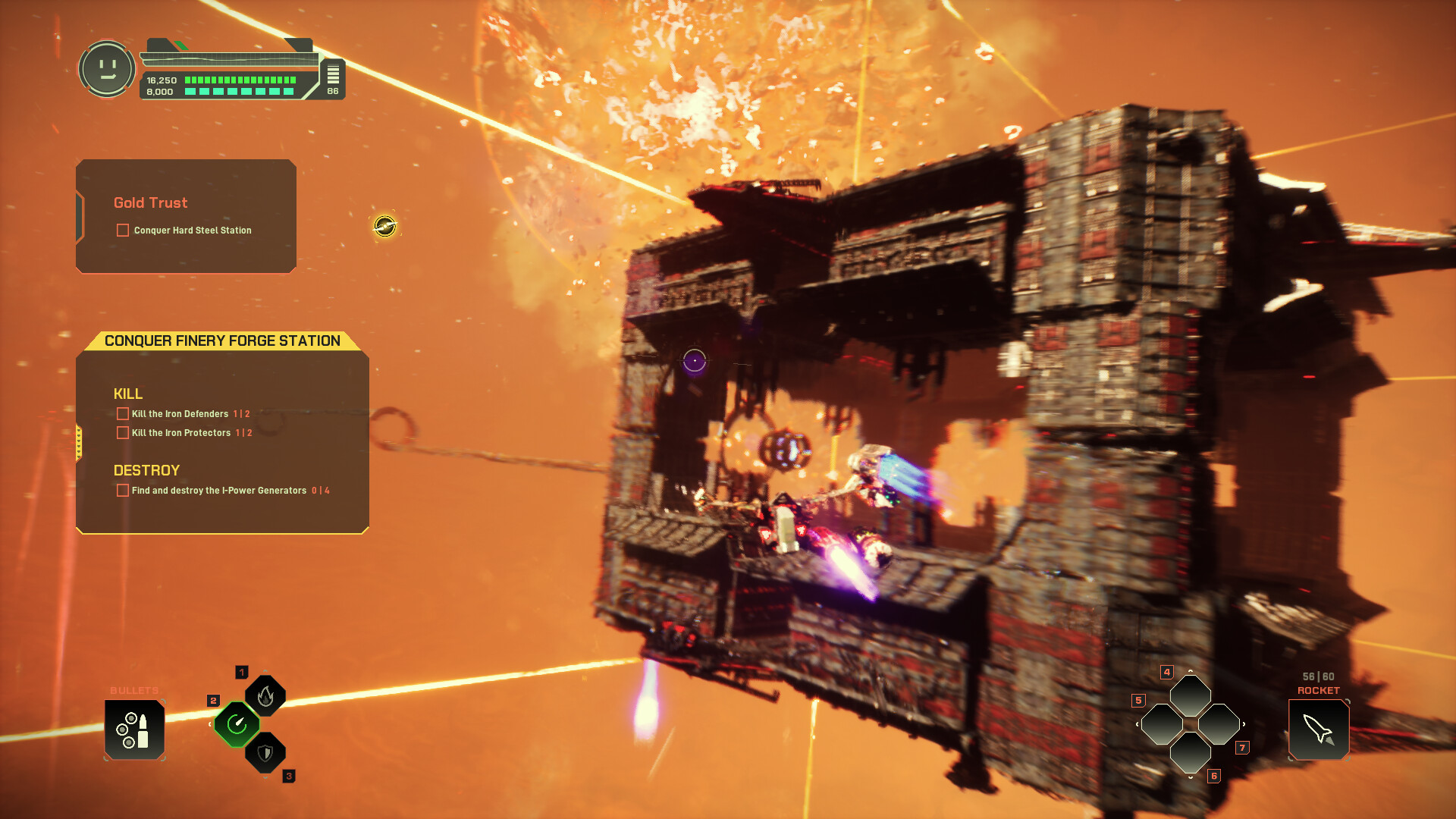This screenshot has height=819, width=1456.
Task: Expand the chevron above device slot 1
Action: [x=265, y=670]
